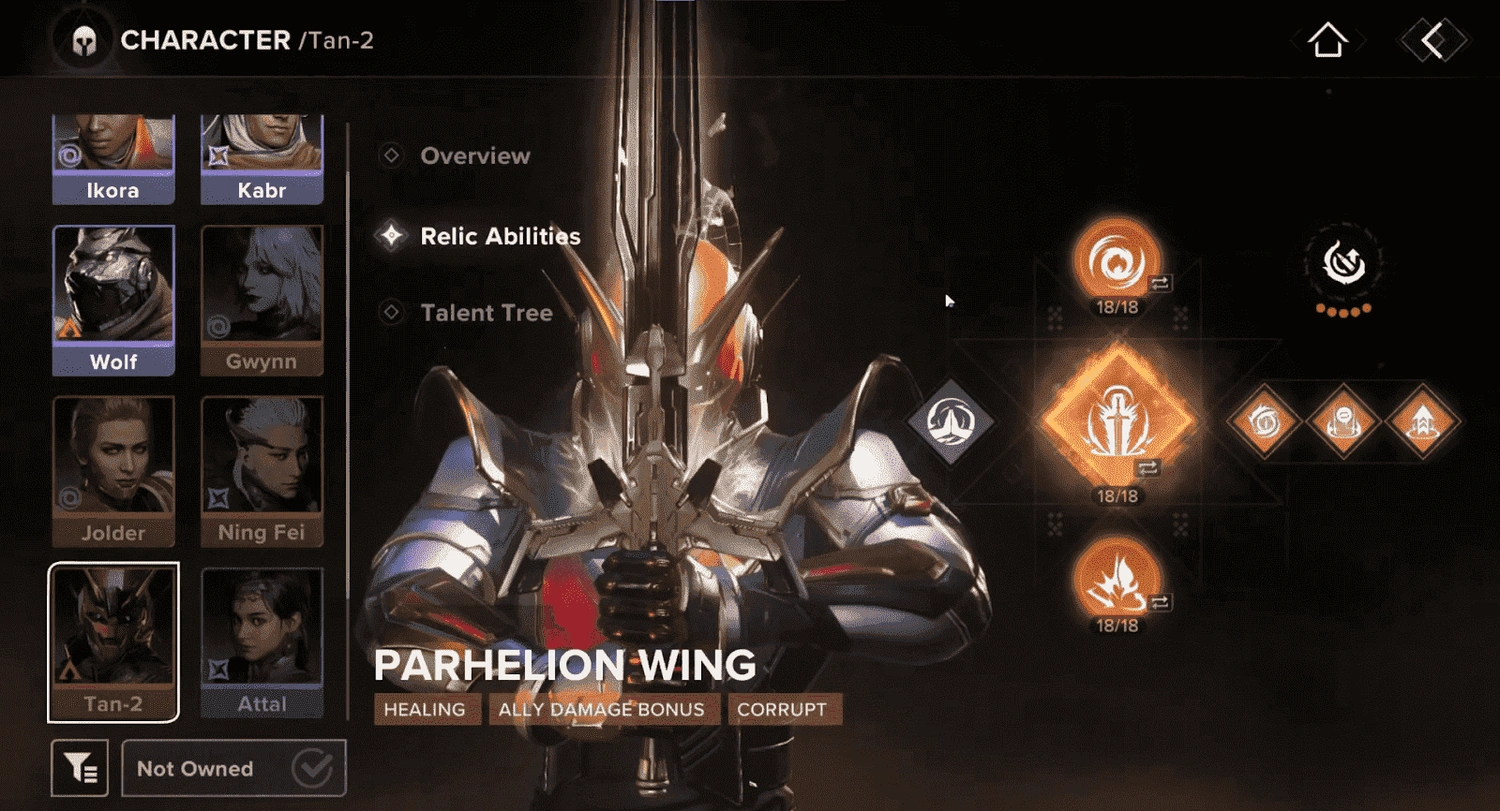This screenshot has height=811, width=1500.
Task: Click the home button
Action: (1327, 38)
